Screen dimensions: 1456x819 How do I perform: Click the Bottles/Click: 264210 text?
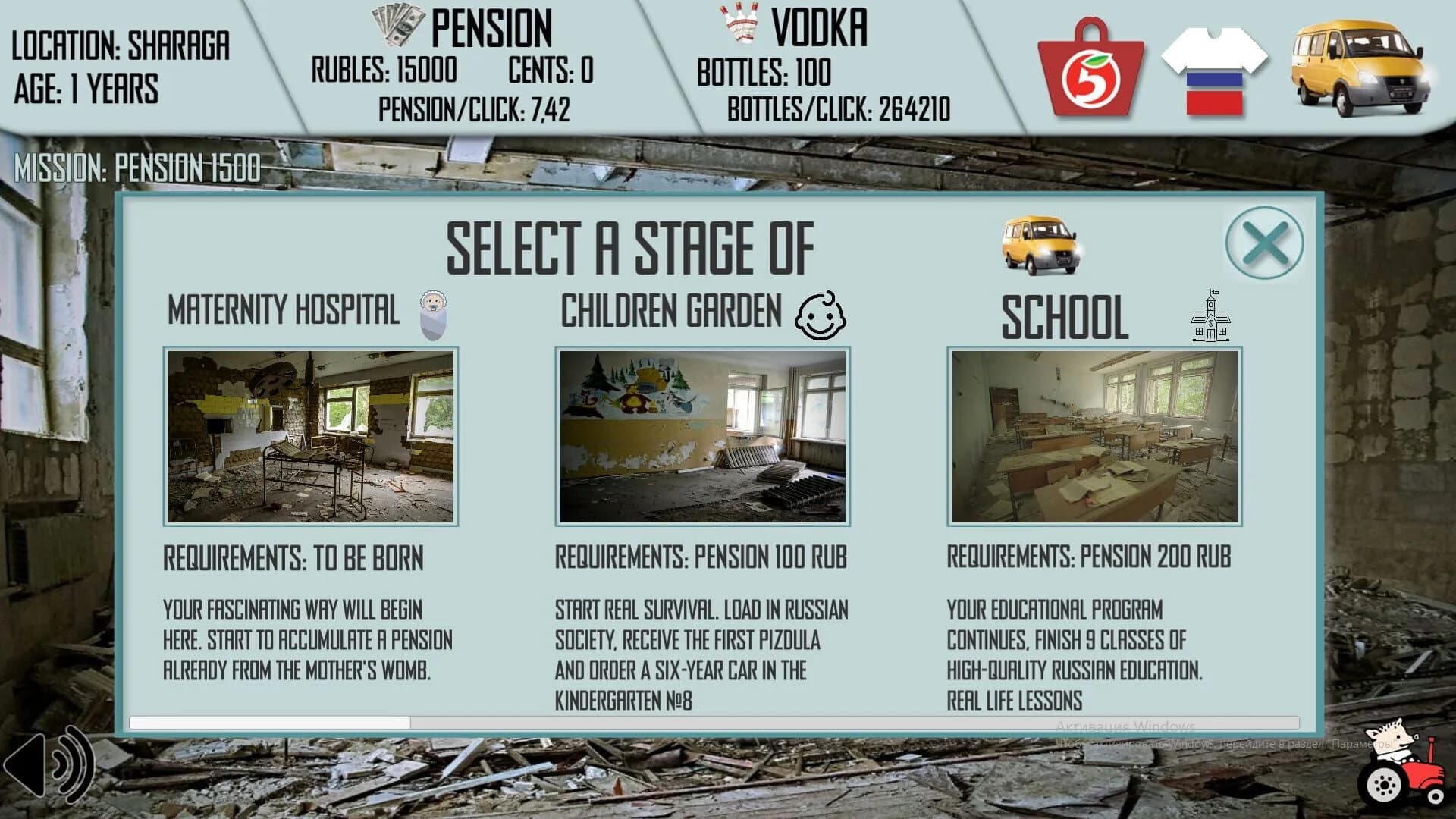pyautogui.click(x=836, y=109)
